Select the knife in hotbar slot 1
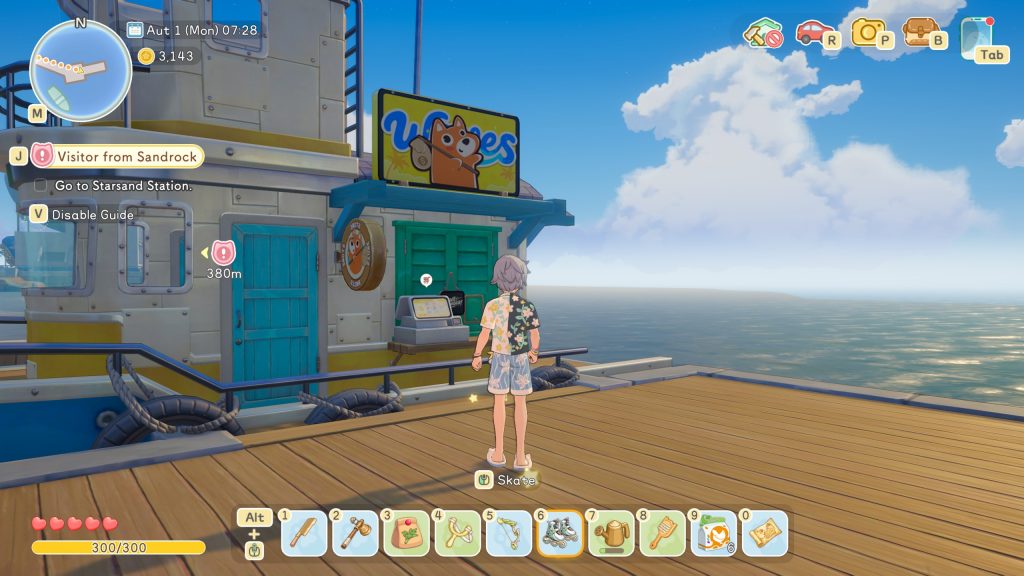The height and width of the screenshot is (576, 1024). 304,534
